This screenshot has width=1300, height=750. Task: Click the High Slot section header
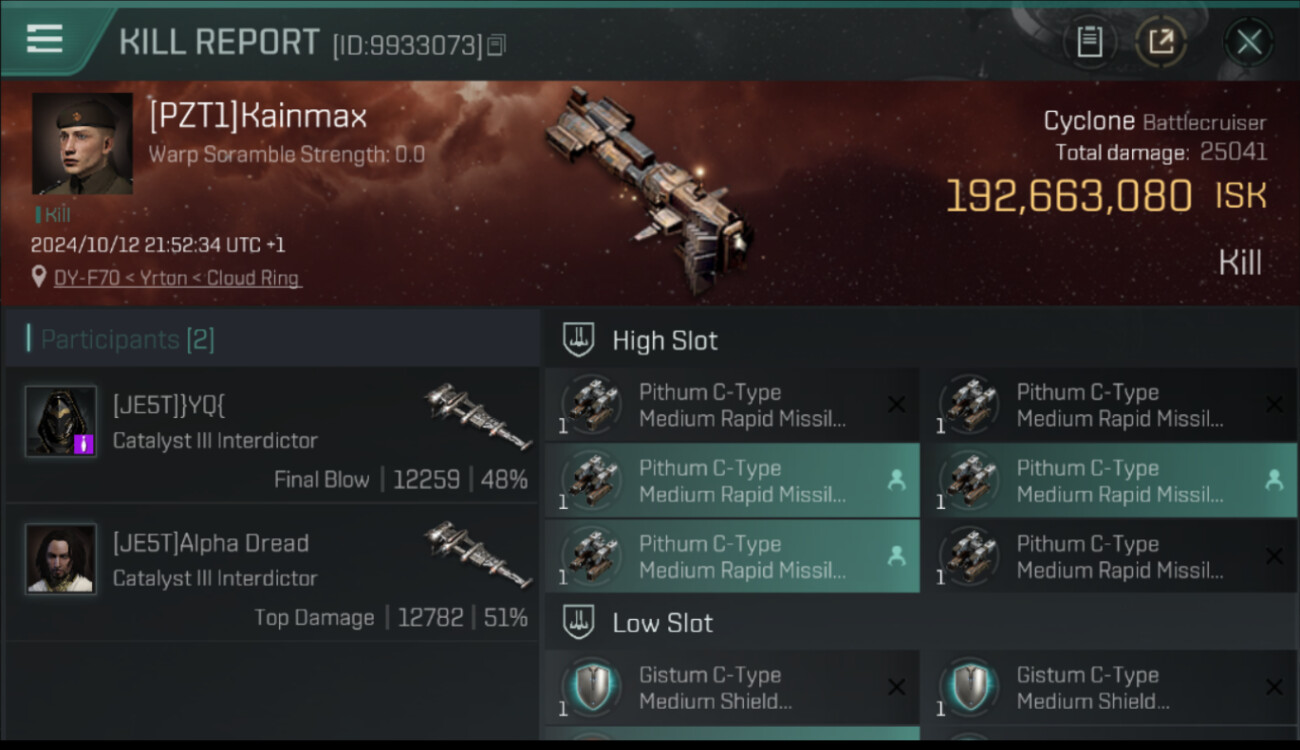pyautogui.click(x=664, y=340)
